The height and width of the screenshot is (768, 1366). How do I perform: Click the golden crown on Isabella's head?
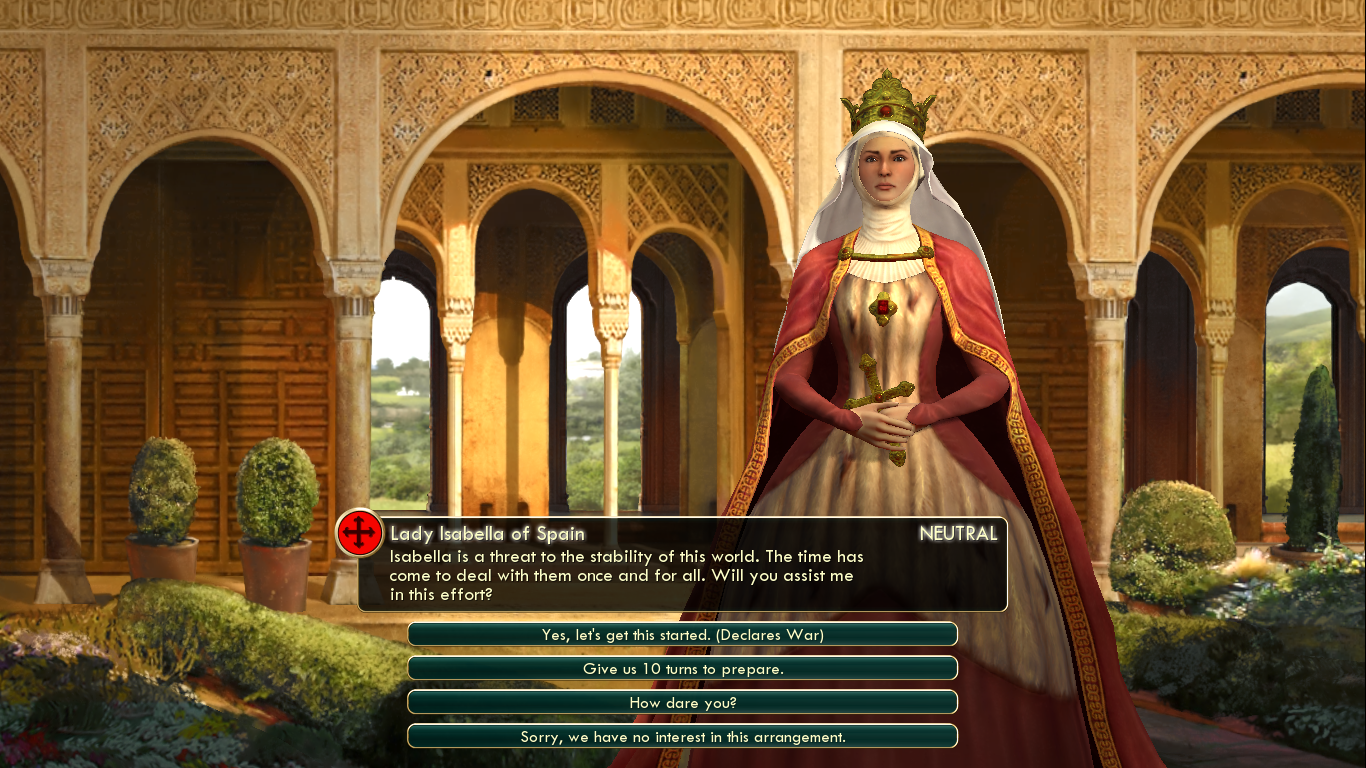[x=888, y=105]
